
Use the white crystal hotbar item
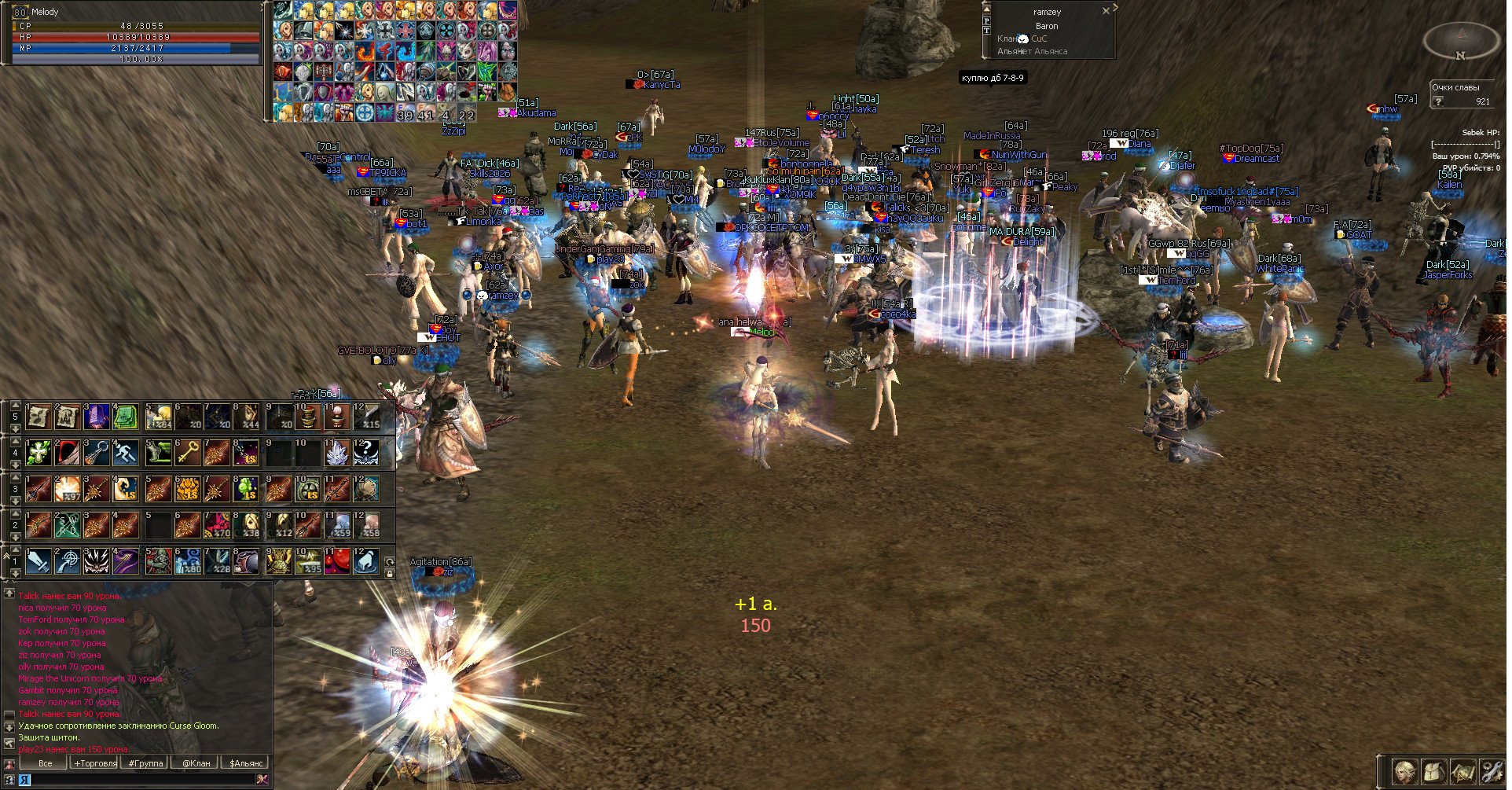[336, 452]
